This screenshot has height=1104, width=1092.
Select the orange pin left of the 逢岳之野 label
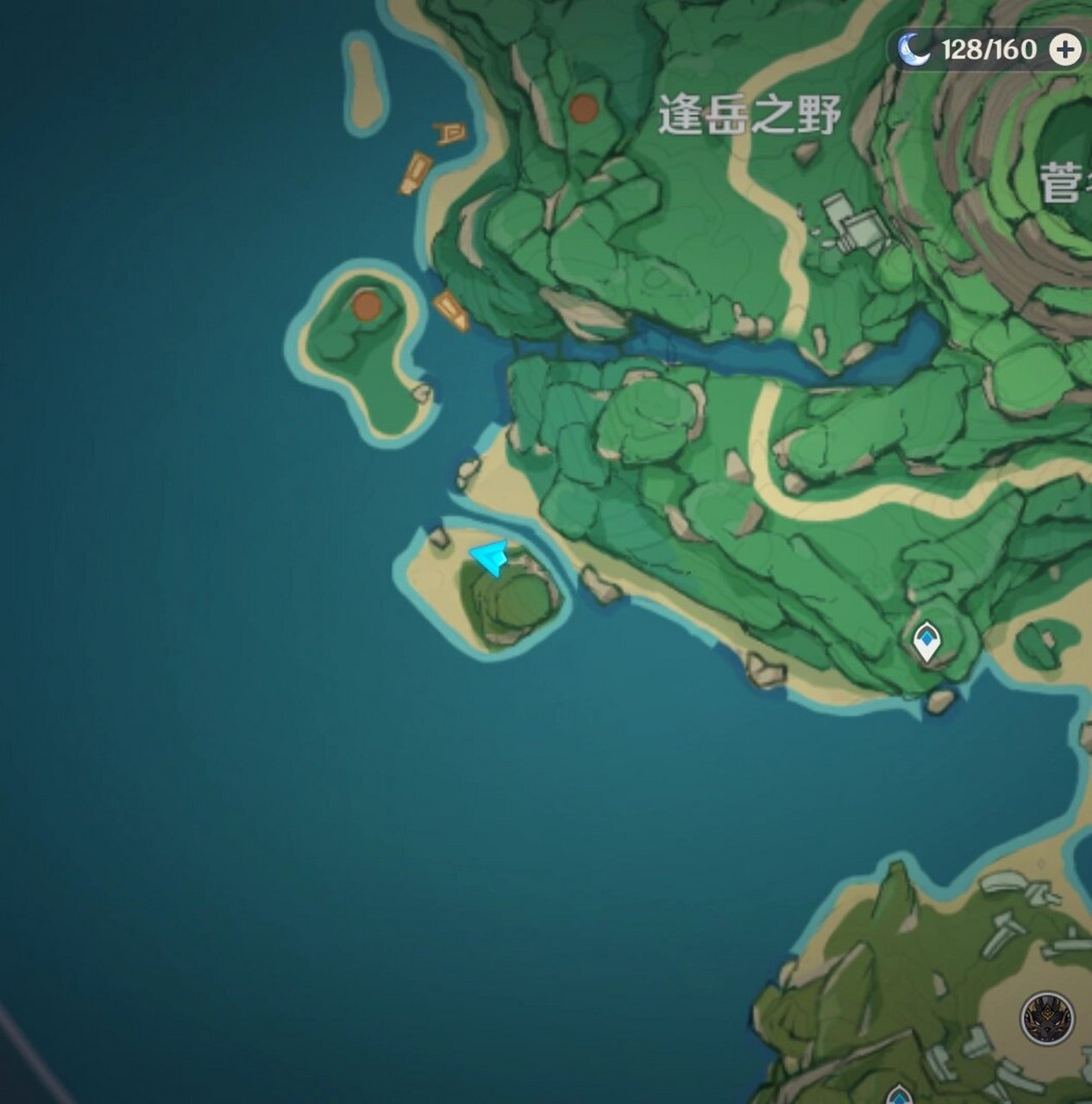click(584, 109)
